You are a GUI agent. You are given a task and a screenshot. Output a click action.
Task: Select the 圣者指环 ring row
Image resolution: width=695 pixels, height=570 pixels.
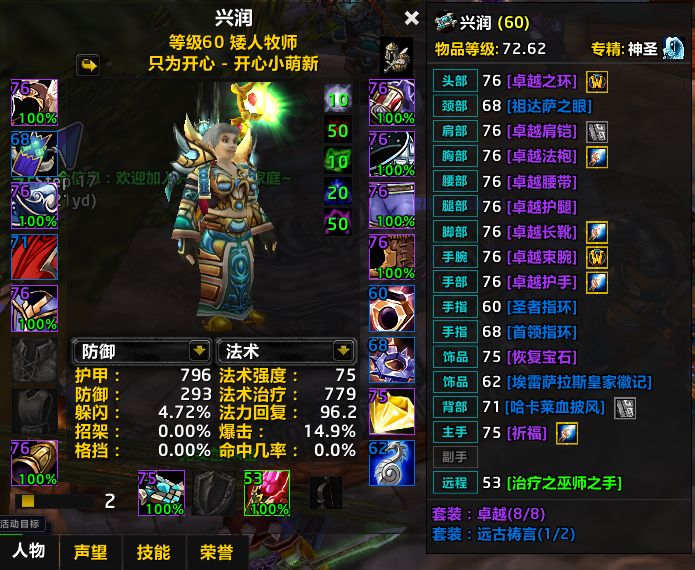pyautogui.click(x=544, y=307)
